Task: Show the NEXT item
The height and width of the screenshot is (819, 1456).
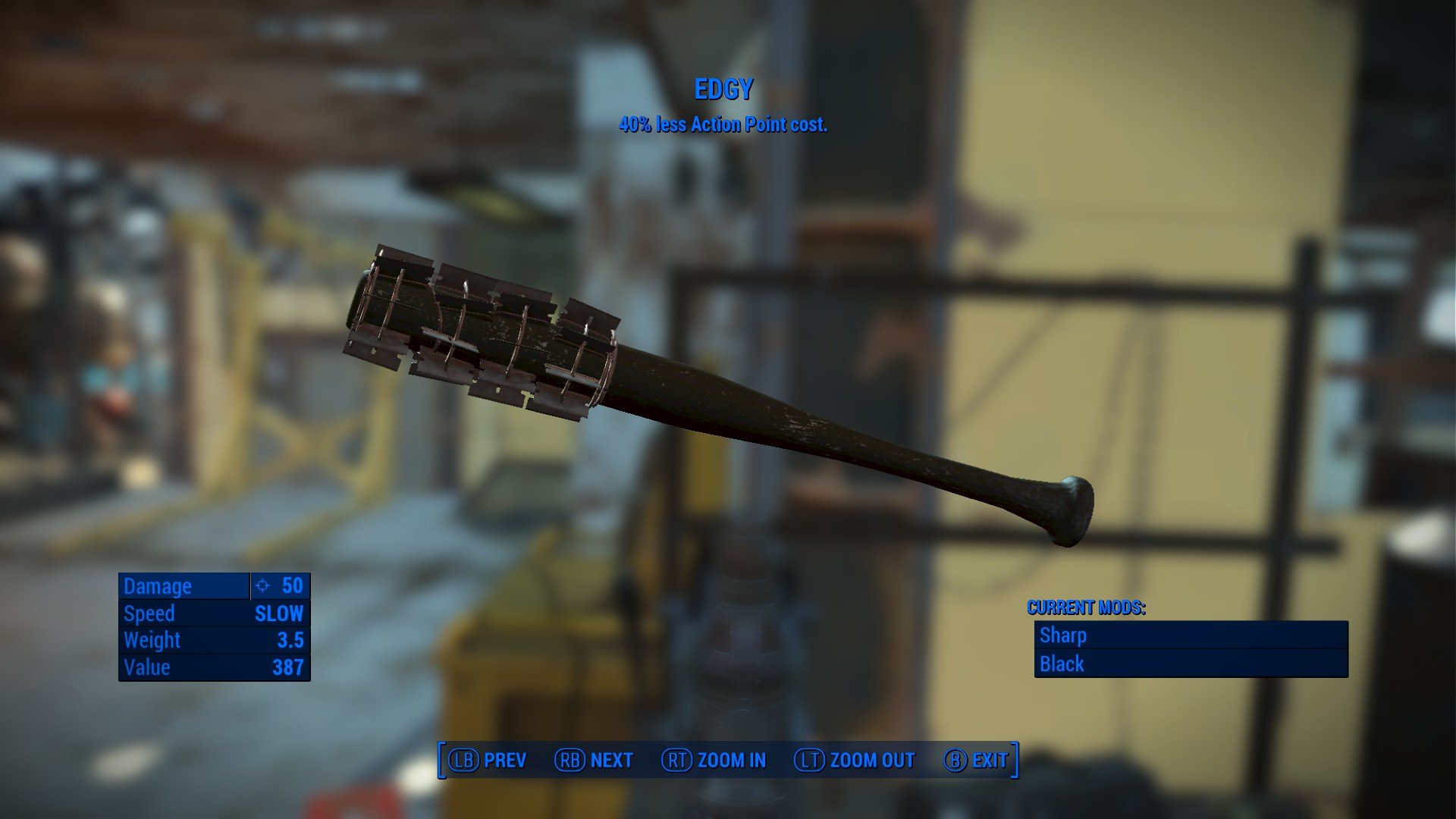Action: [594, 760]
